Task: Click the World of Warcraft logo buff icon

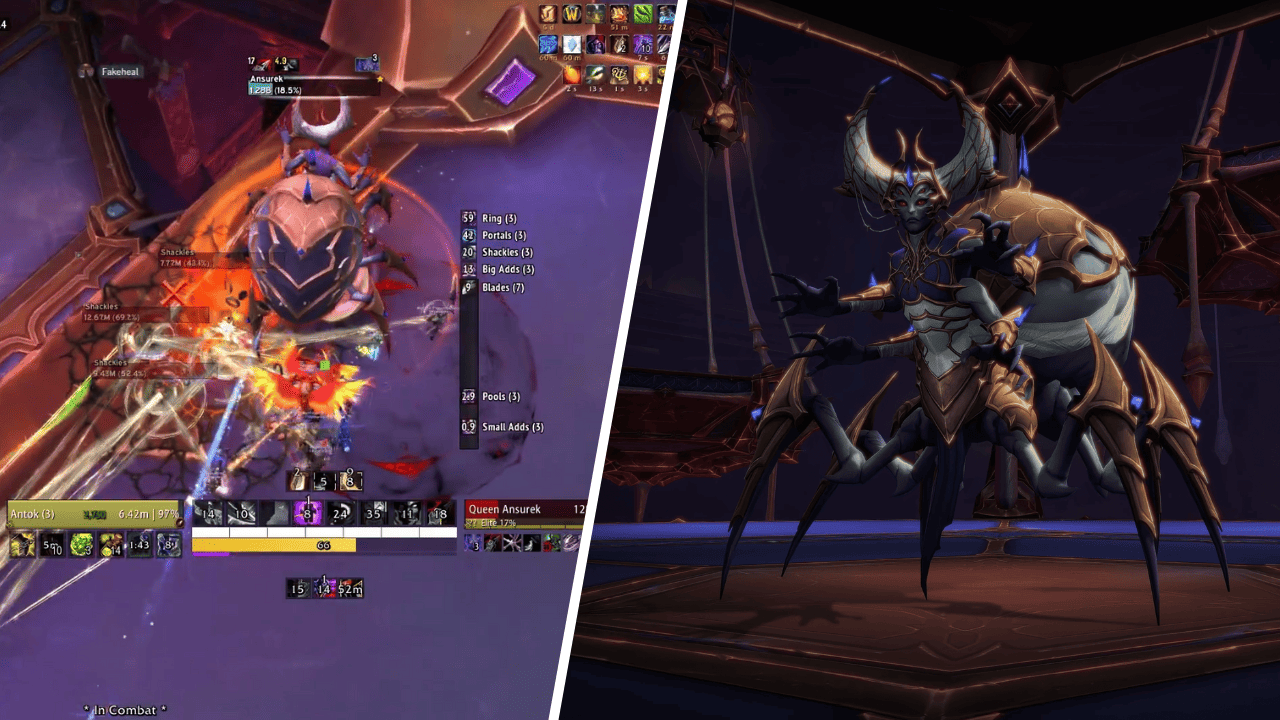Action: click(572, 14)
